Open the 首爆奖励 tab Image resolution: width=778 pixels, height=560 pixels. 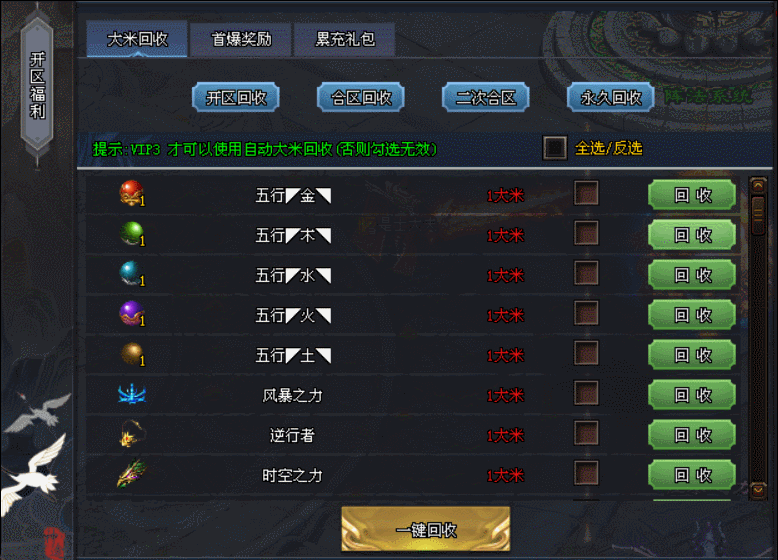[x=240, y=40]
